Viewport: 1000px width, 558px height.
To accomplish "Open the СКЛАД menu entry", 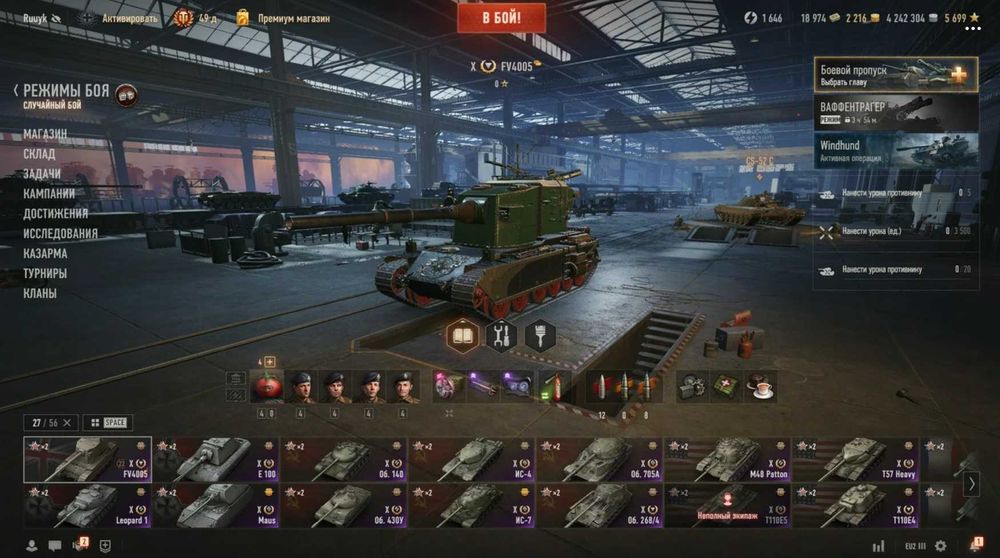I will [40, 154].
